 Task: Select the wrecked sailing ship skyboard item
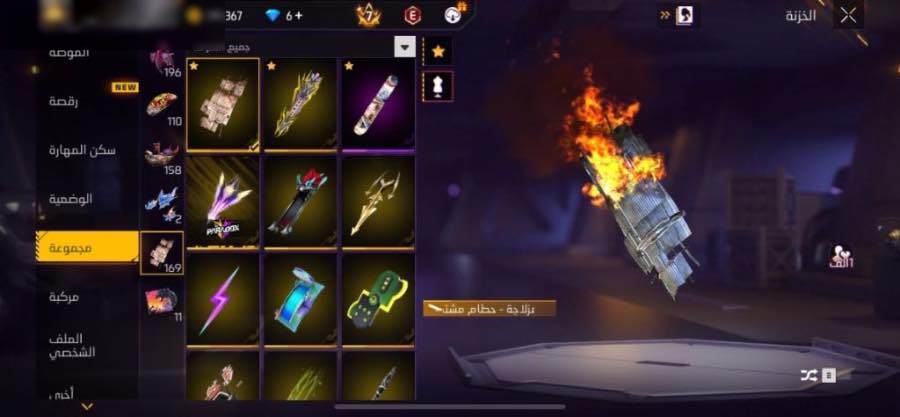tap(223, 103)
